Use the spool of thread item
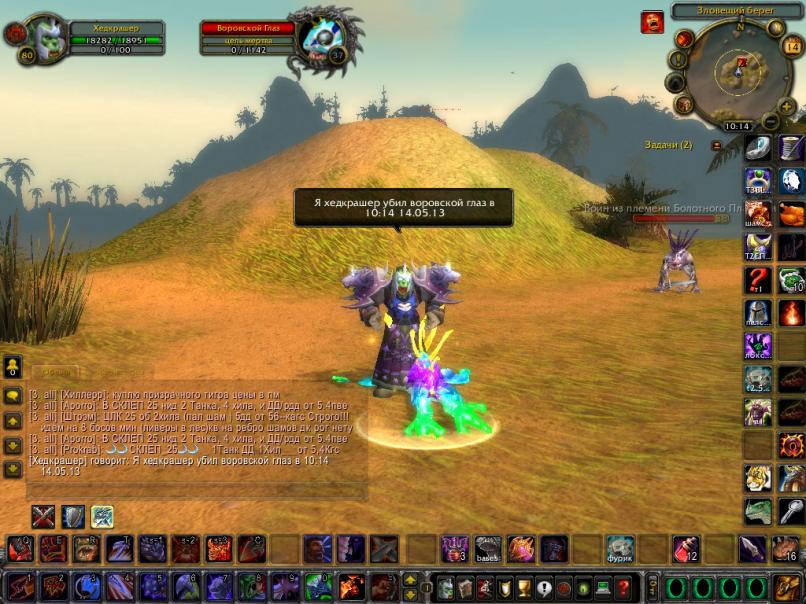Viewport: 806px width, 604px height. pyautogui.click(x=791, y=148)
